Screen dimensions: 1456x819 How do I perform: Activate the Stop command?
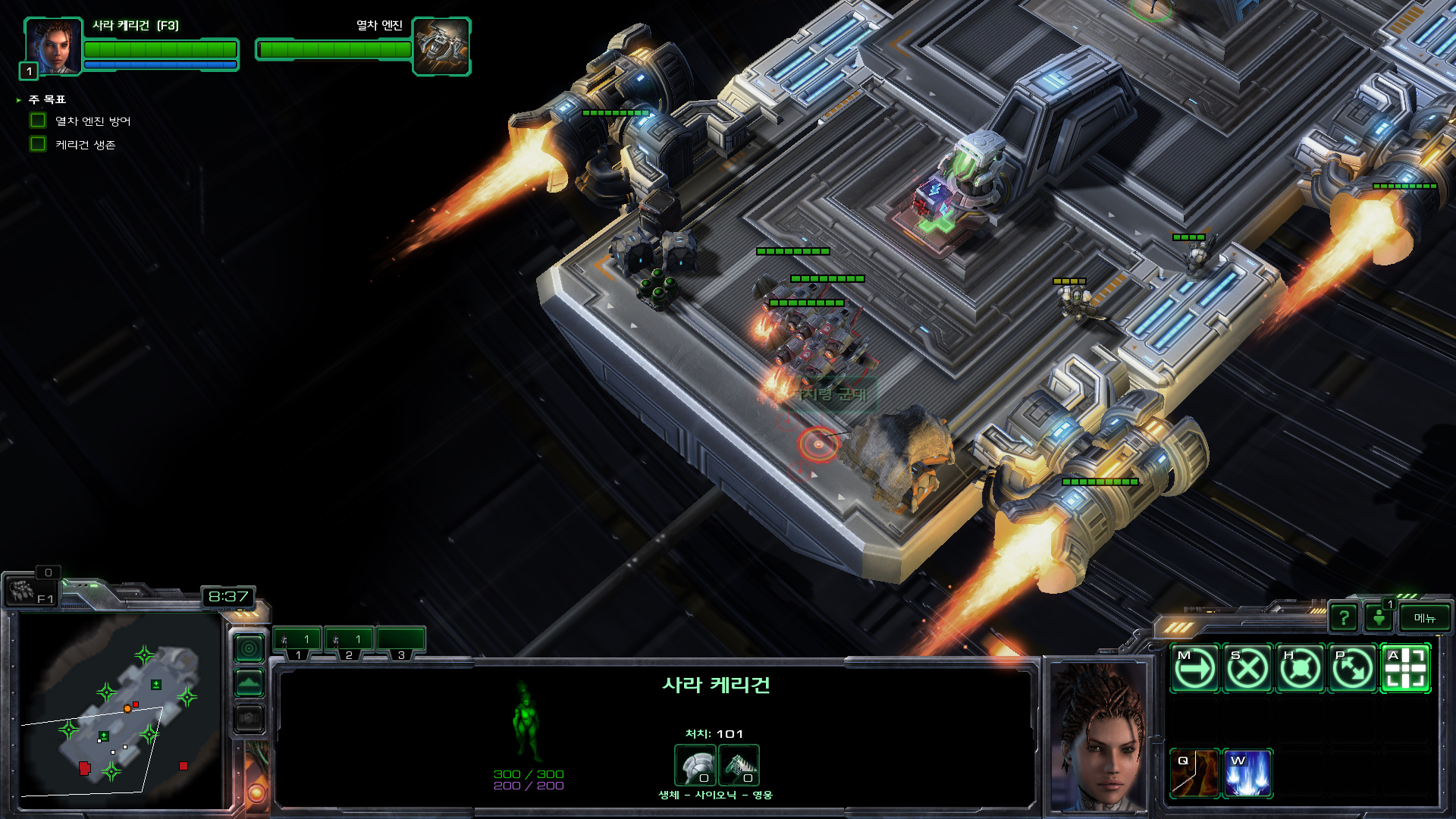(x=1247, y=669)
